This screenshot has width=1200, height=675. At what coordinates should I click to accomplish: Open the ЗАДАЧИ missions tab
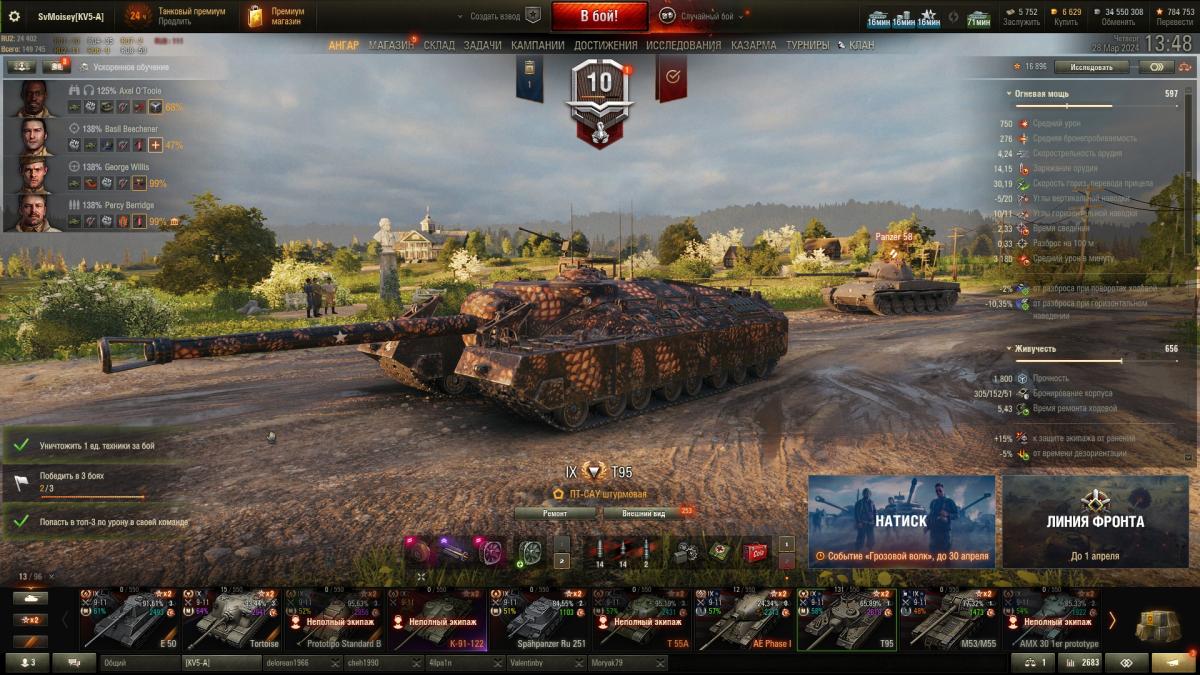coord(482,46)
